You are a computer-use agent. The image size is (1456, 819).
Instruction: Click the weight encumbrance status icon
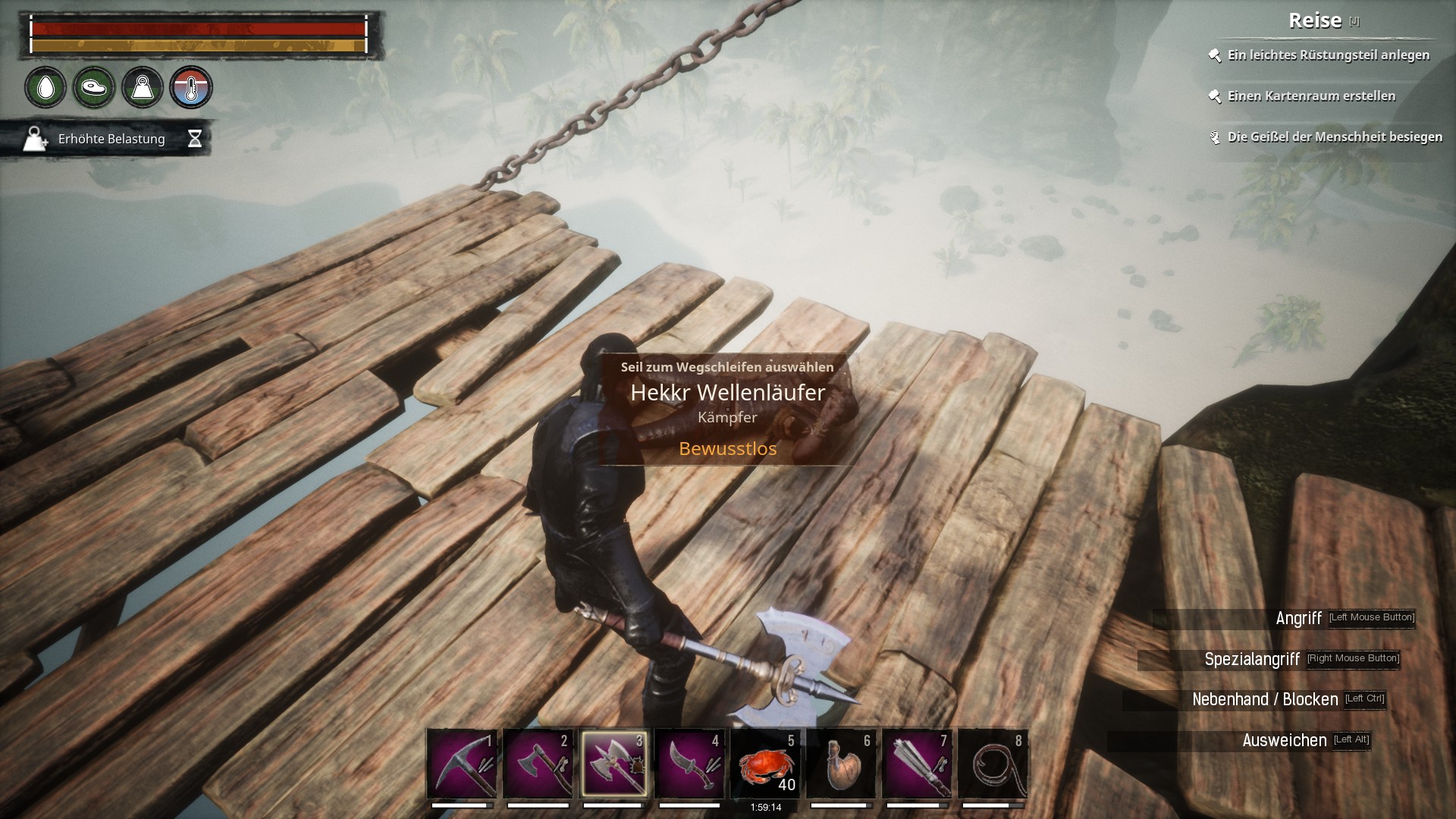(x=143, y=88)
